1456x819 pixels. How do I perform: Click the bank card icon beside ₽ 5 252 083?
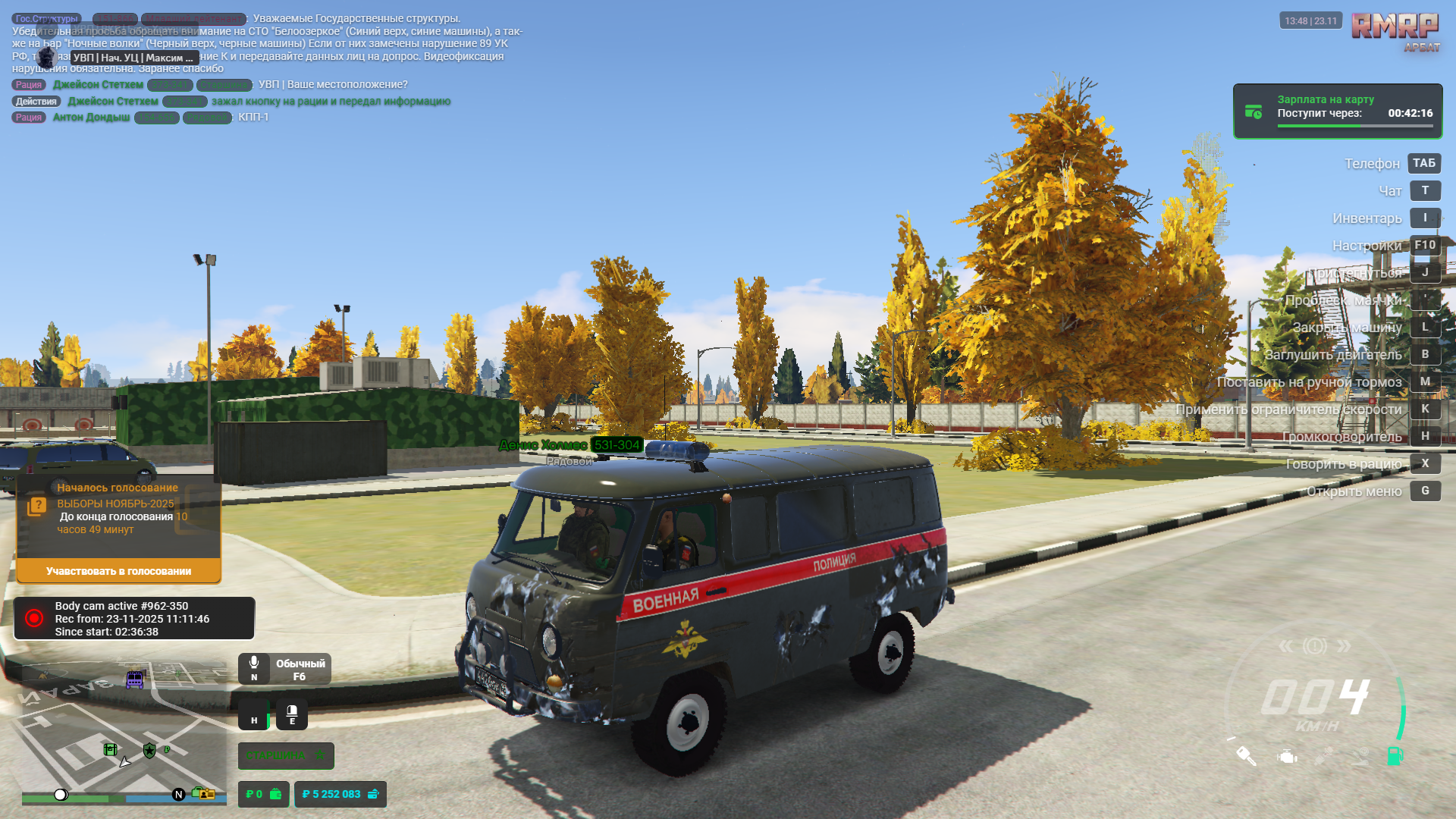[373, 795]
